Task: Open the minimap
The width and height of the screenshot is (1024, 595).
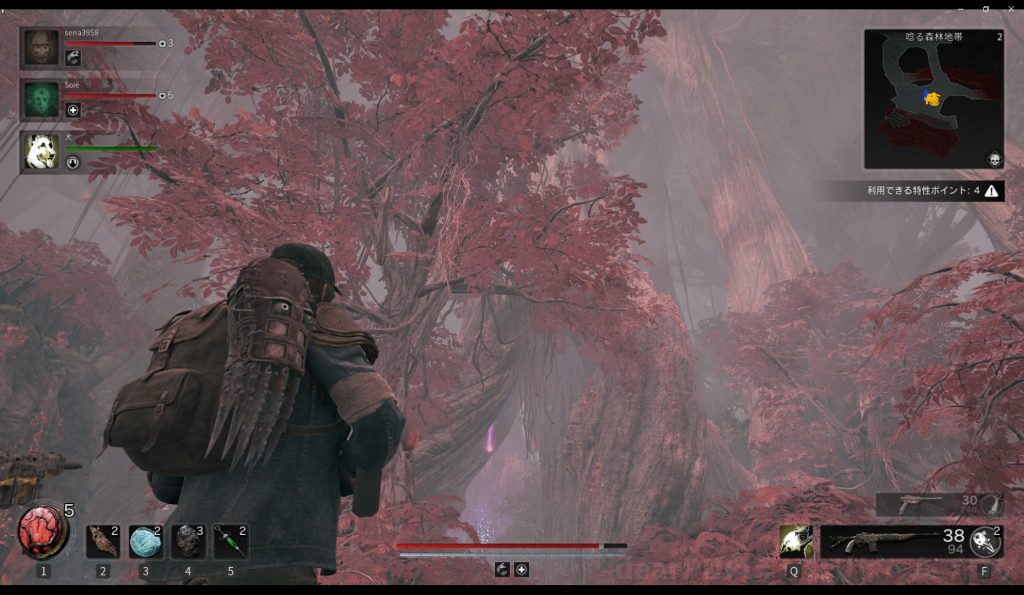Action: [x=933, y=99]
